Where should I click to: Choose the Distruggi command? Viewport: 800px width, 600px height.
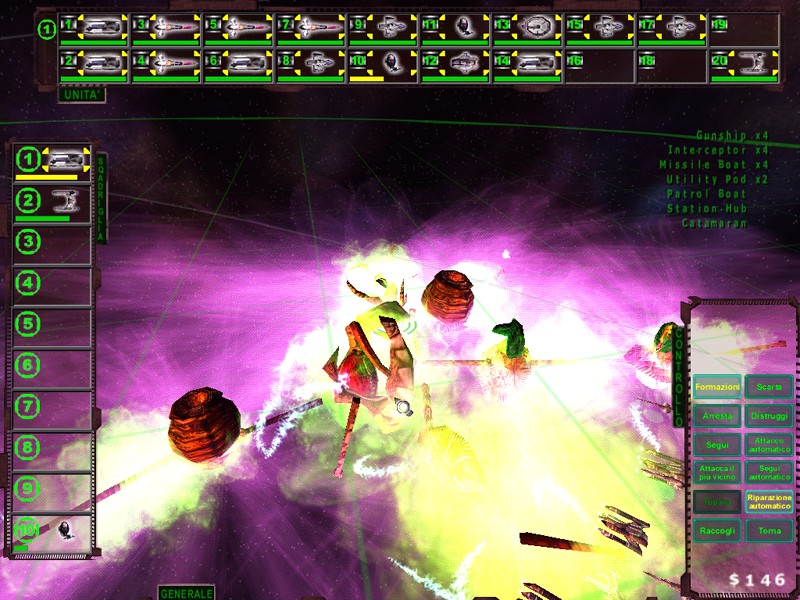click(769, 415)
